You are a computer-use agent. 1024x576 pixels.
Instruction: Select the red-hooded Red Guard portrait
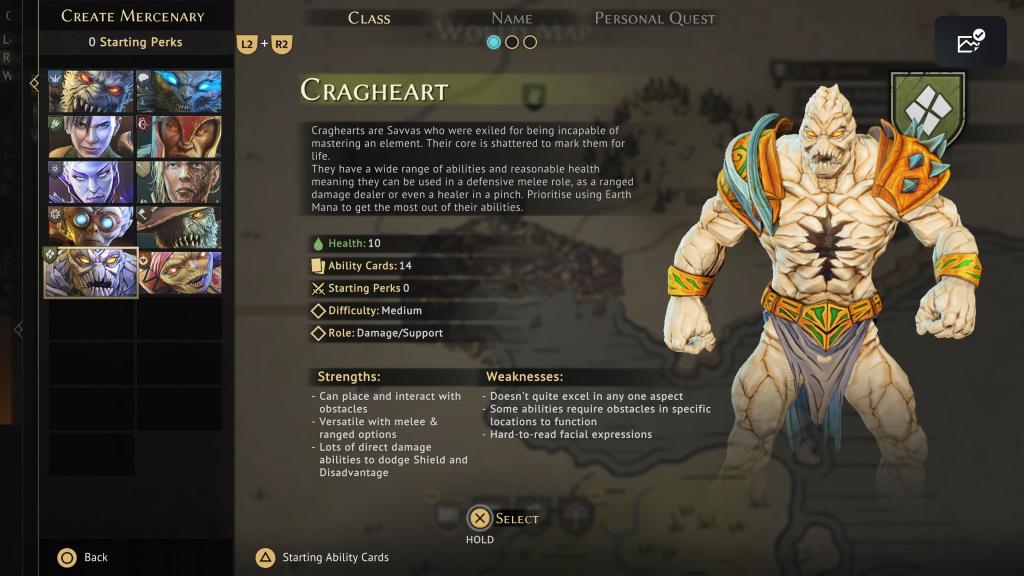179,137
